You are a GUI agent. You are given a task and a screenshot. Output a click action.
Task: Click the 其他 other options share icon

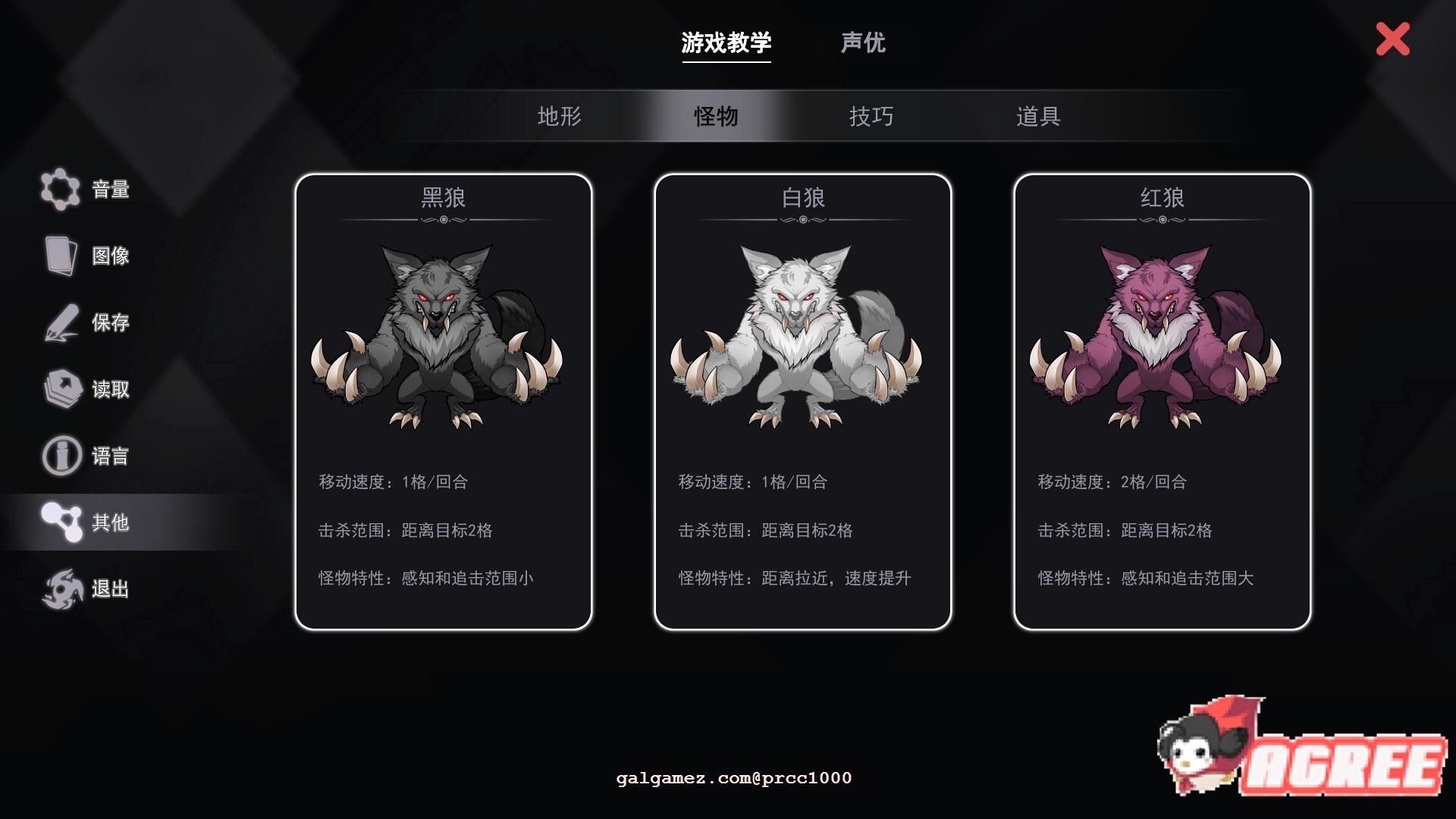pos(61,522)
